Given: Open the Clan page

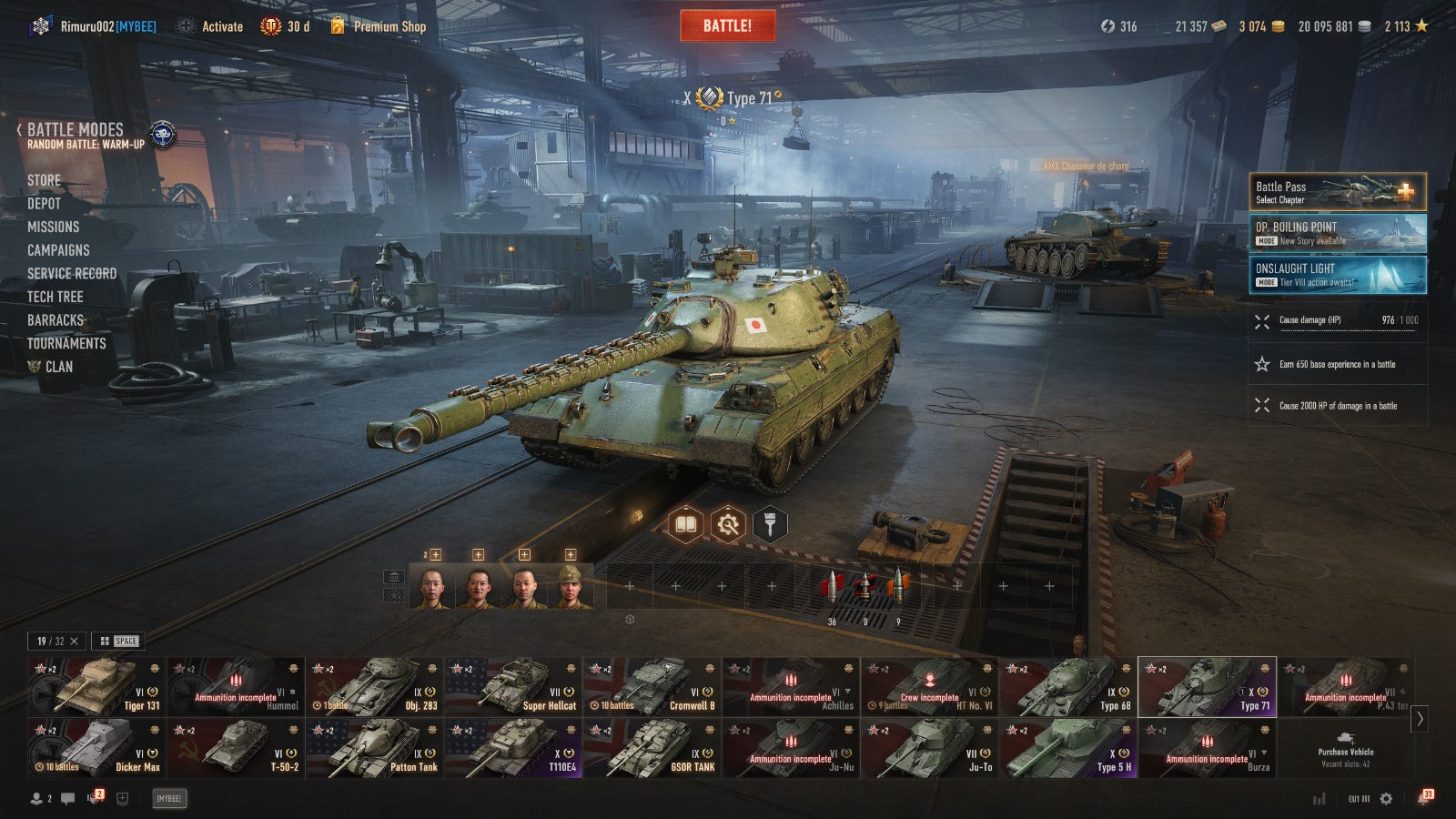Looking at the screenshot, I should pyautogui.click(x=58, y=367).
